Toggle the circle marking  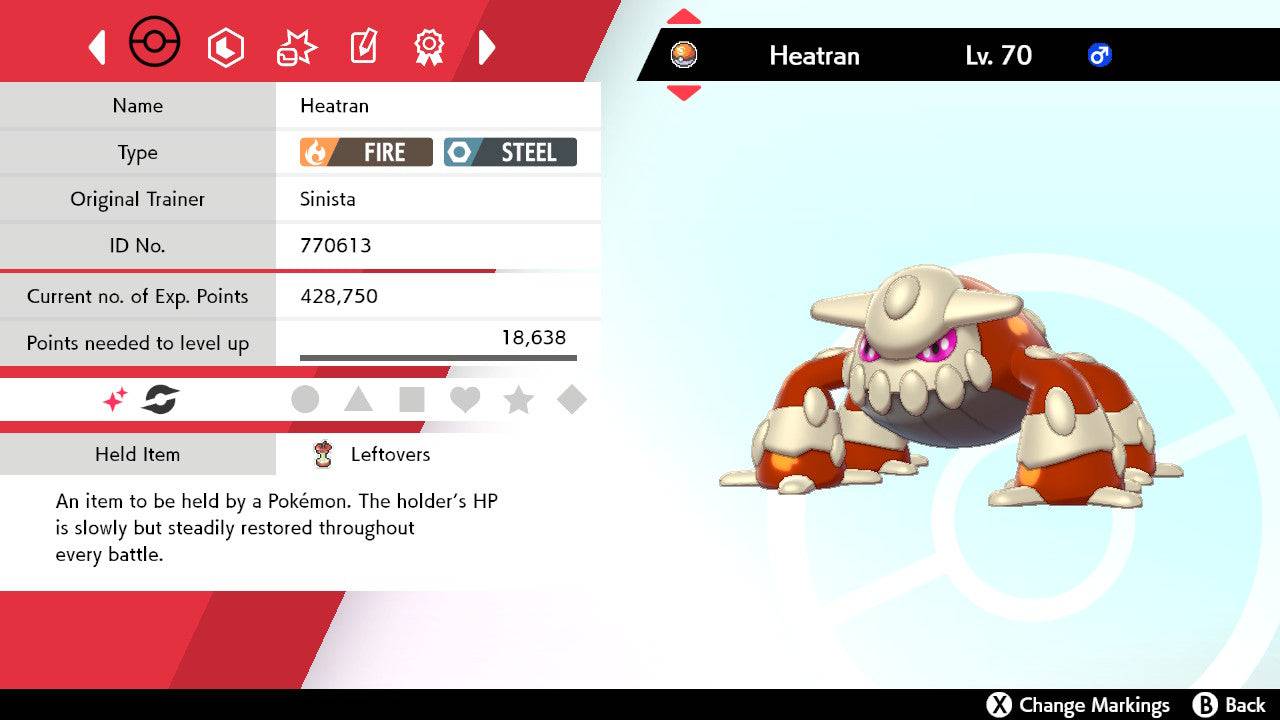[x=305, y=400]
